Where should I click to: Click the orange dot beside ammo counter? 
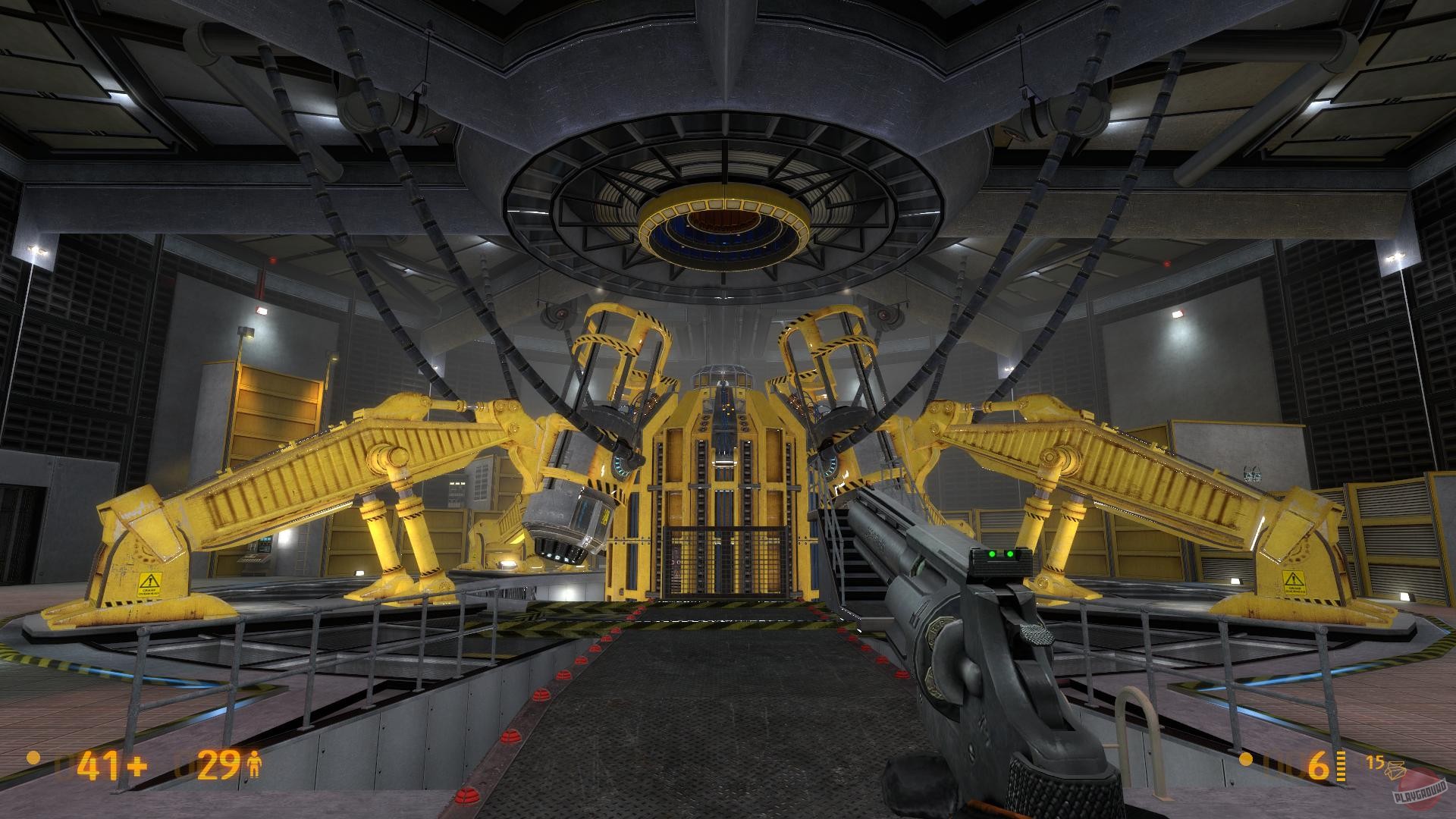[x=1246, y=760]
